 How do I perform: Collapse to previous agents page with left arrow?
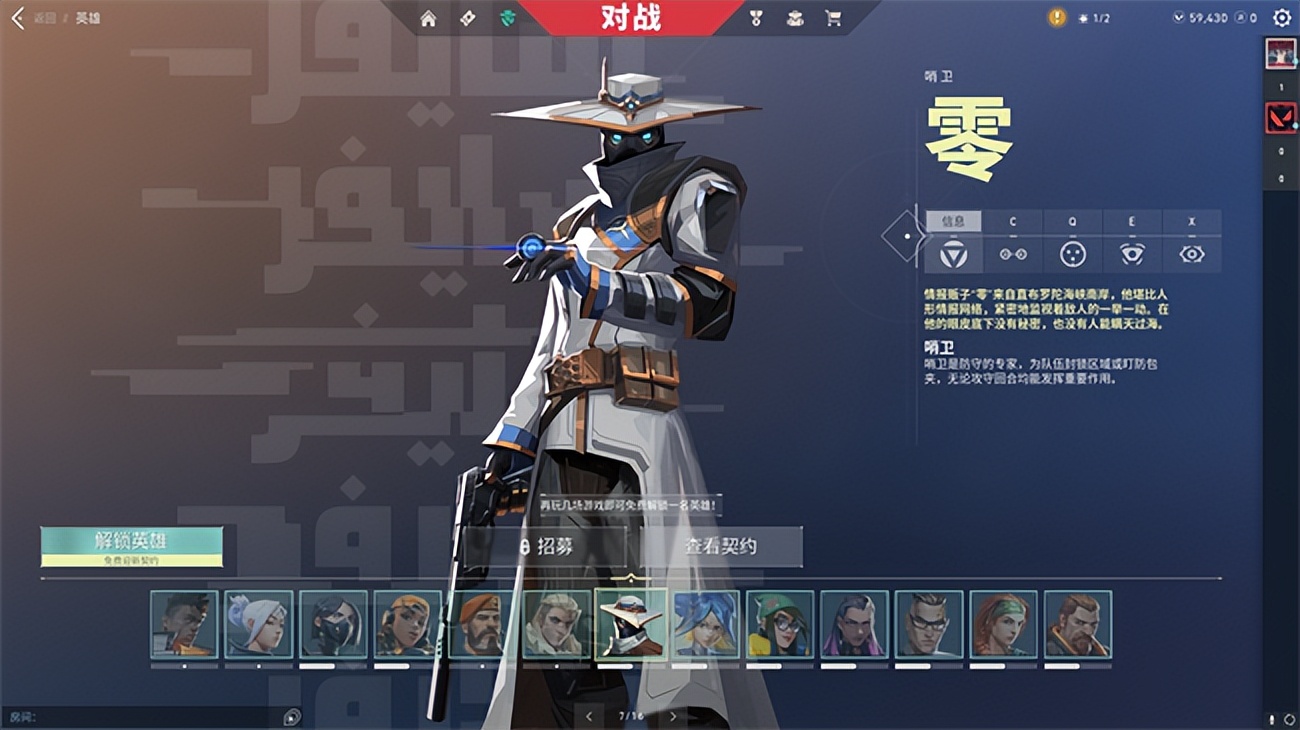coord(586,716)
